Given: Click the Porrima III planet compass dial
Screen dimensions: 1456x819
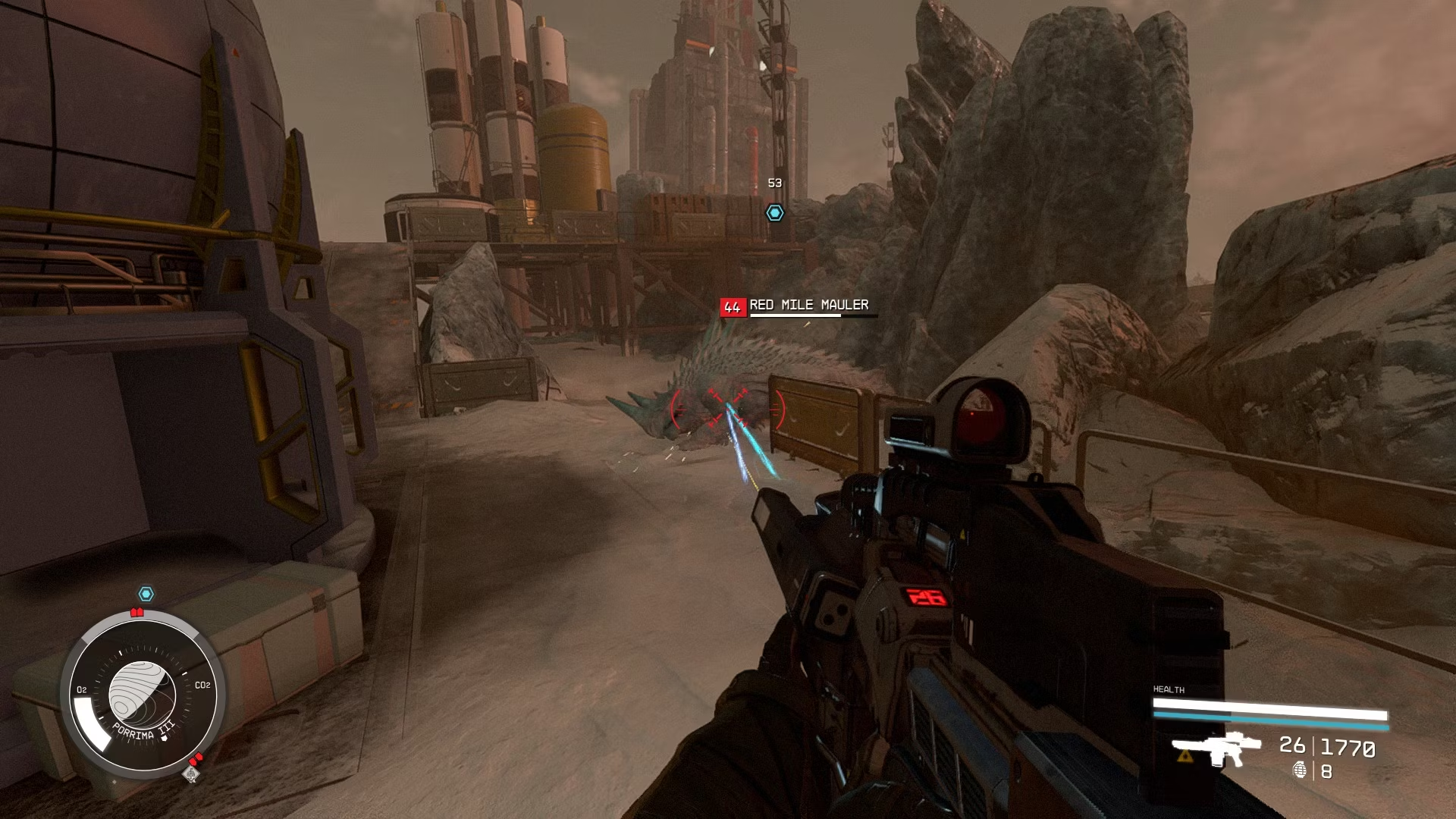Looking at the screenshot, I should coord(143,694).
